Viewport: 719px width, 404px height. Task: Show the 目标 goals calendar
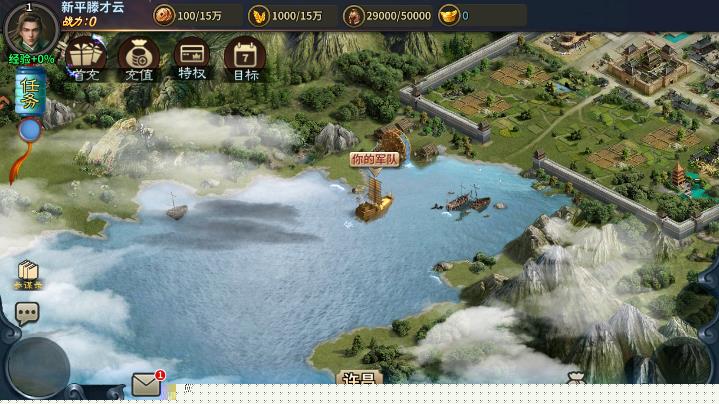coord(245,58)
